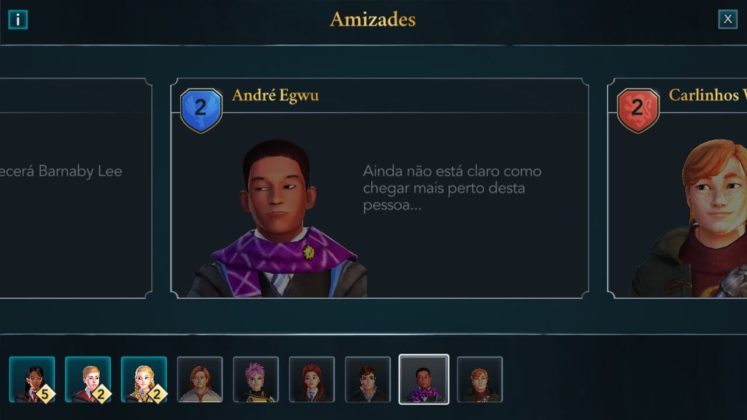Select the dark-haired girl thumbnail with level 5
The height and width of the screenshot is (420, 747).
coord(32,380)
